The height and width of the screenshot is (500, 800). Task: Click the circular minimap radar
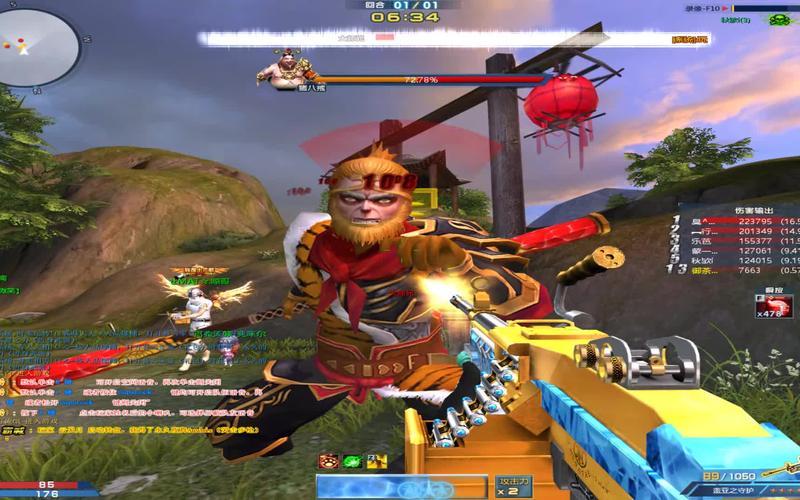pyautogui.click(x=38, y=45)
